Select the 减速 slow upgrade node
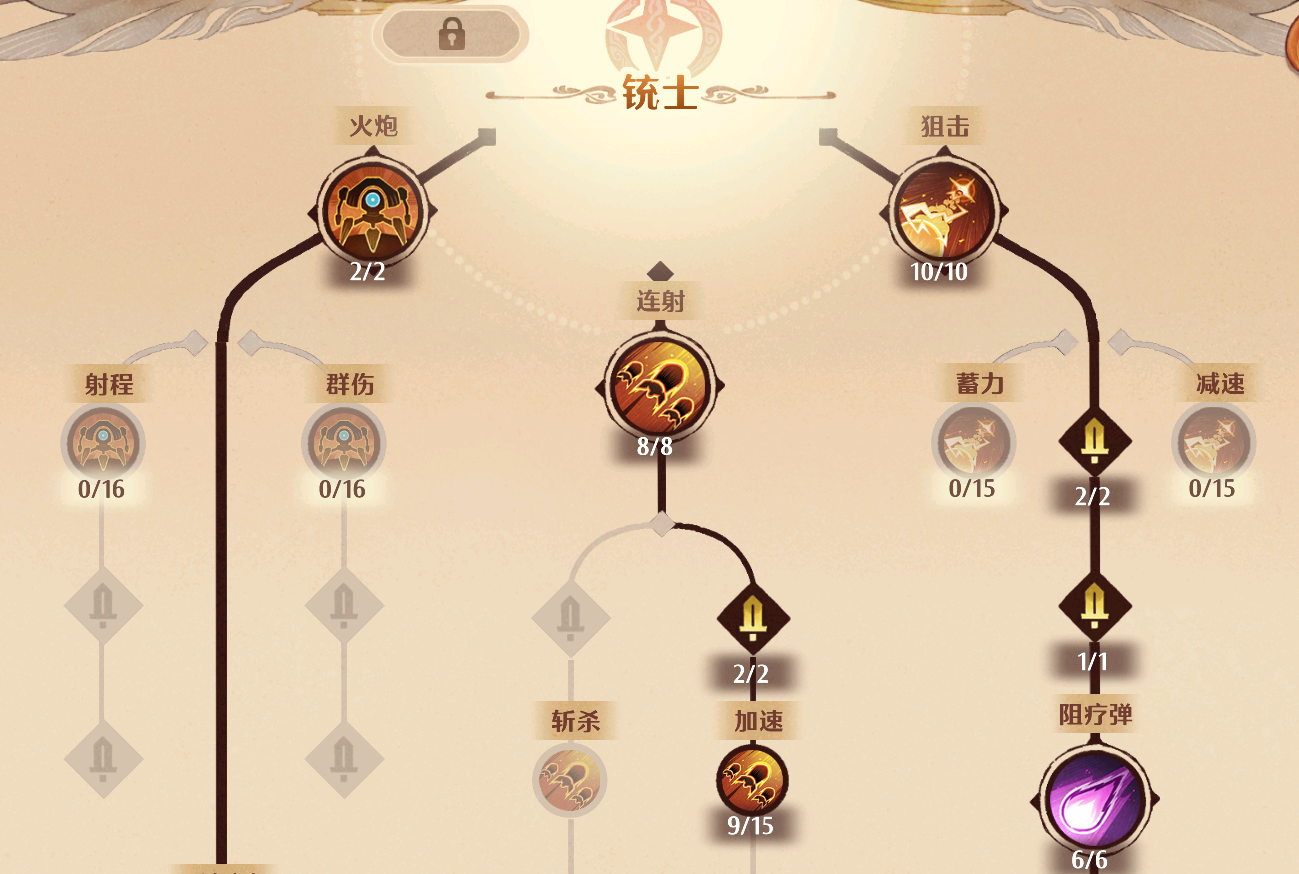The height and width of the screenshot is (874, 1299). click(1213, 441)
